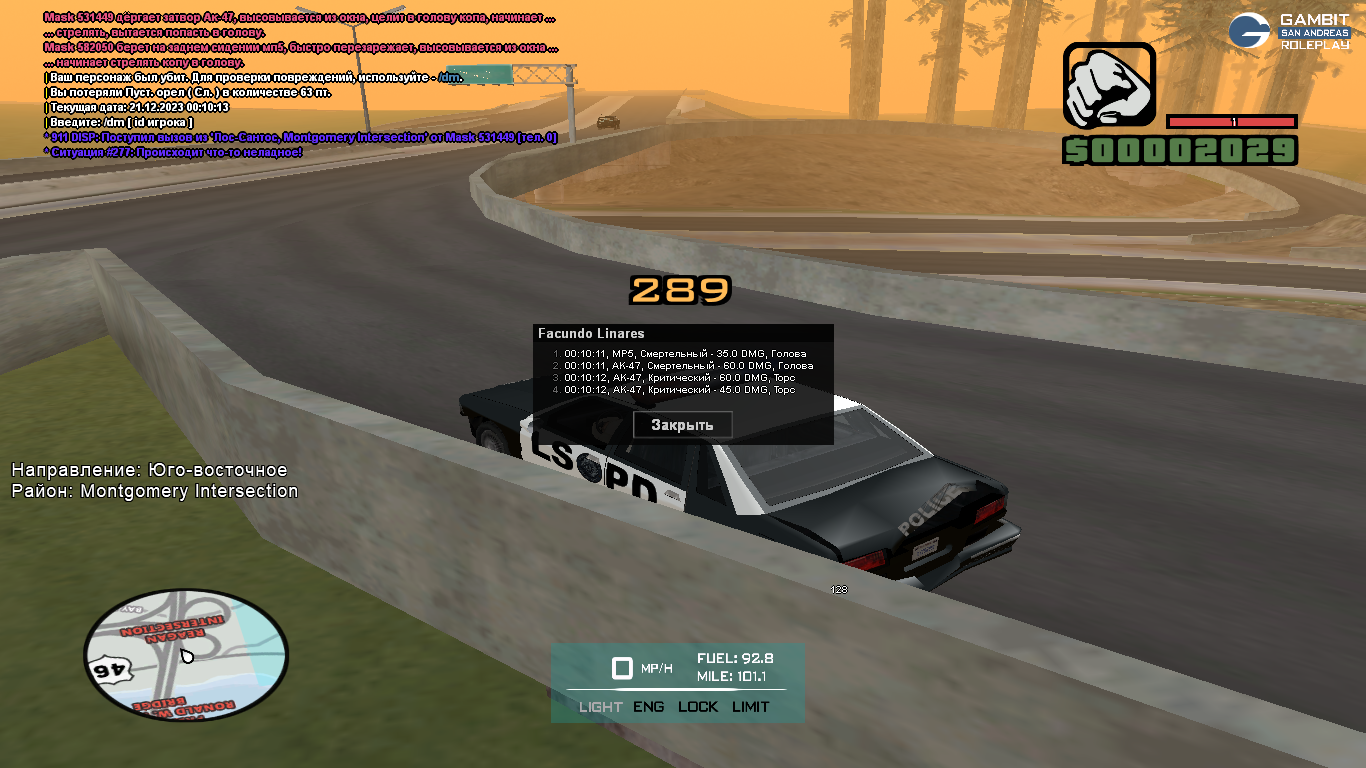Close the Facundo Linares damage dialog
1366x768 pixels.
[x=682, y=425]
